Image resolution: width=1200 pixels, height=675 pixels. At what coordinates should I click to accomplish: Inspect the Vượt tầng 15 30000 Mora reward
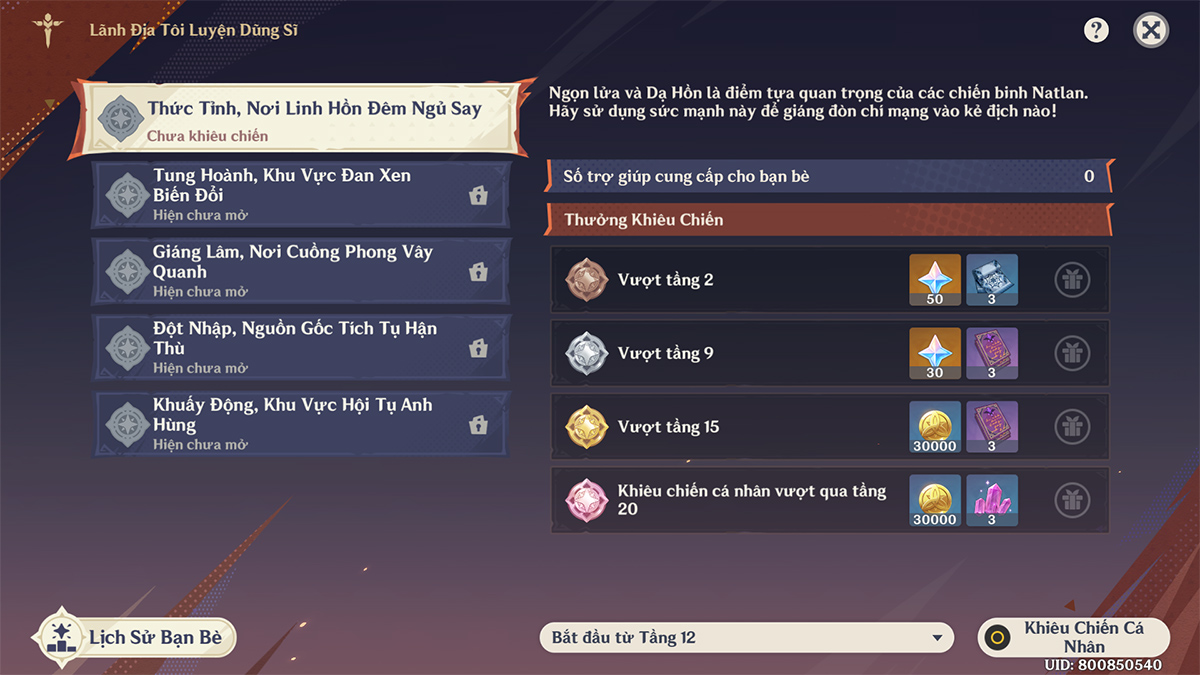[x=935, y=427]
